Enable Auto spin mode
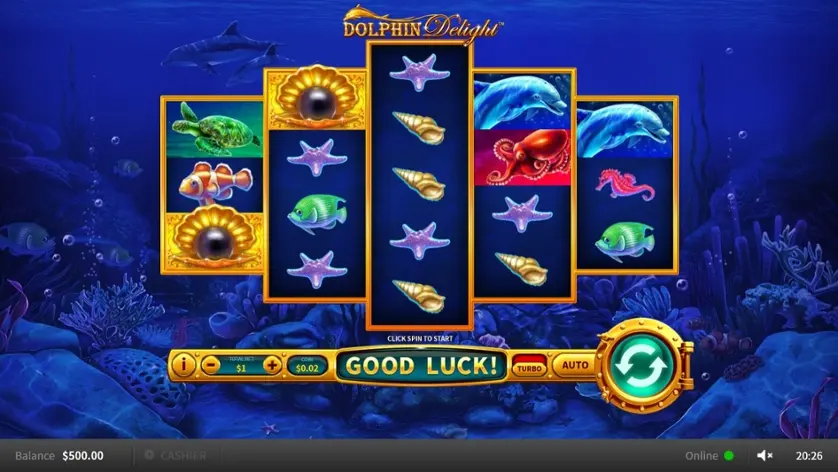The height and width of the screenshot is (472, 838). tap(575, 365)
